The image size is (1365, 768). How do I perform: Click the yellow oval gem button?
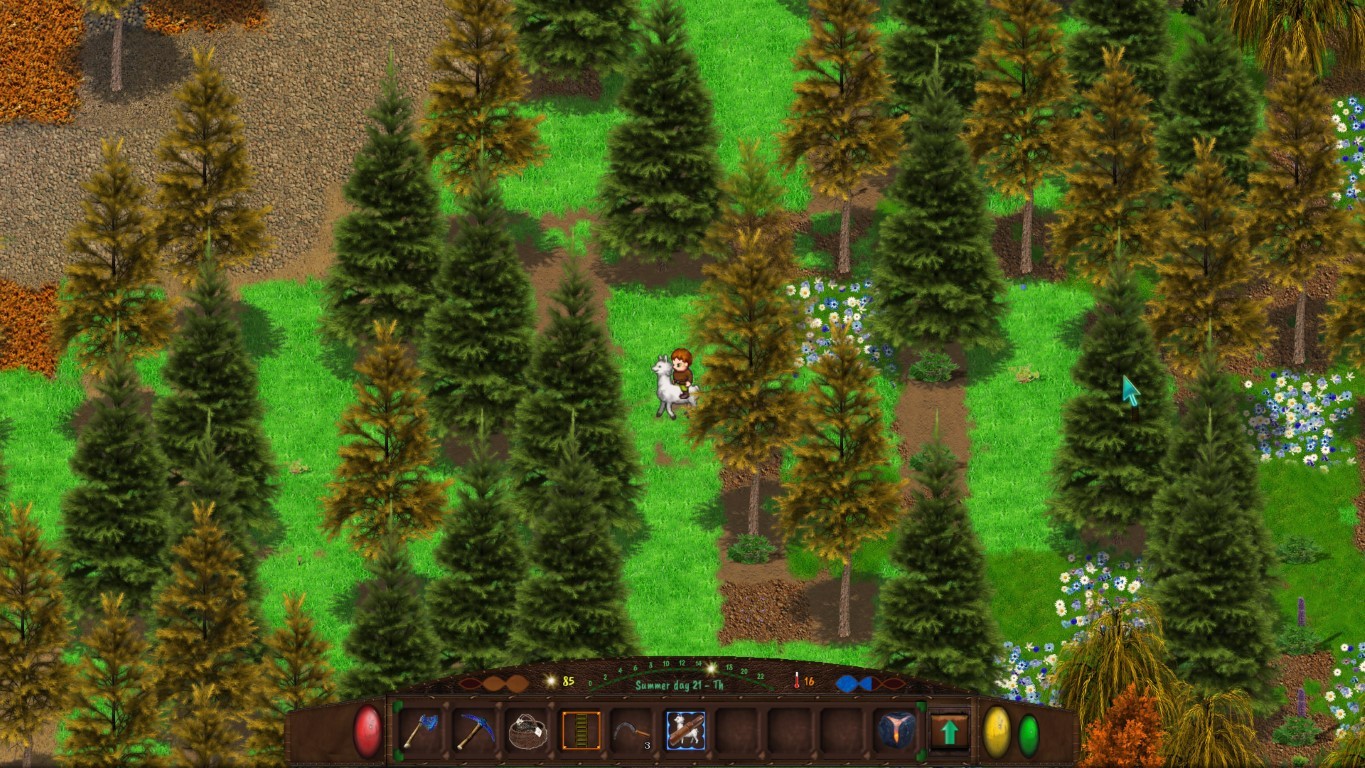[997, 733]
